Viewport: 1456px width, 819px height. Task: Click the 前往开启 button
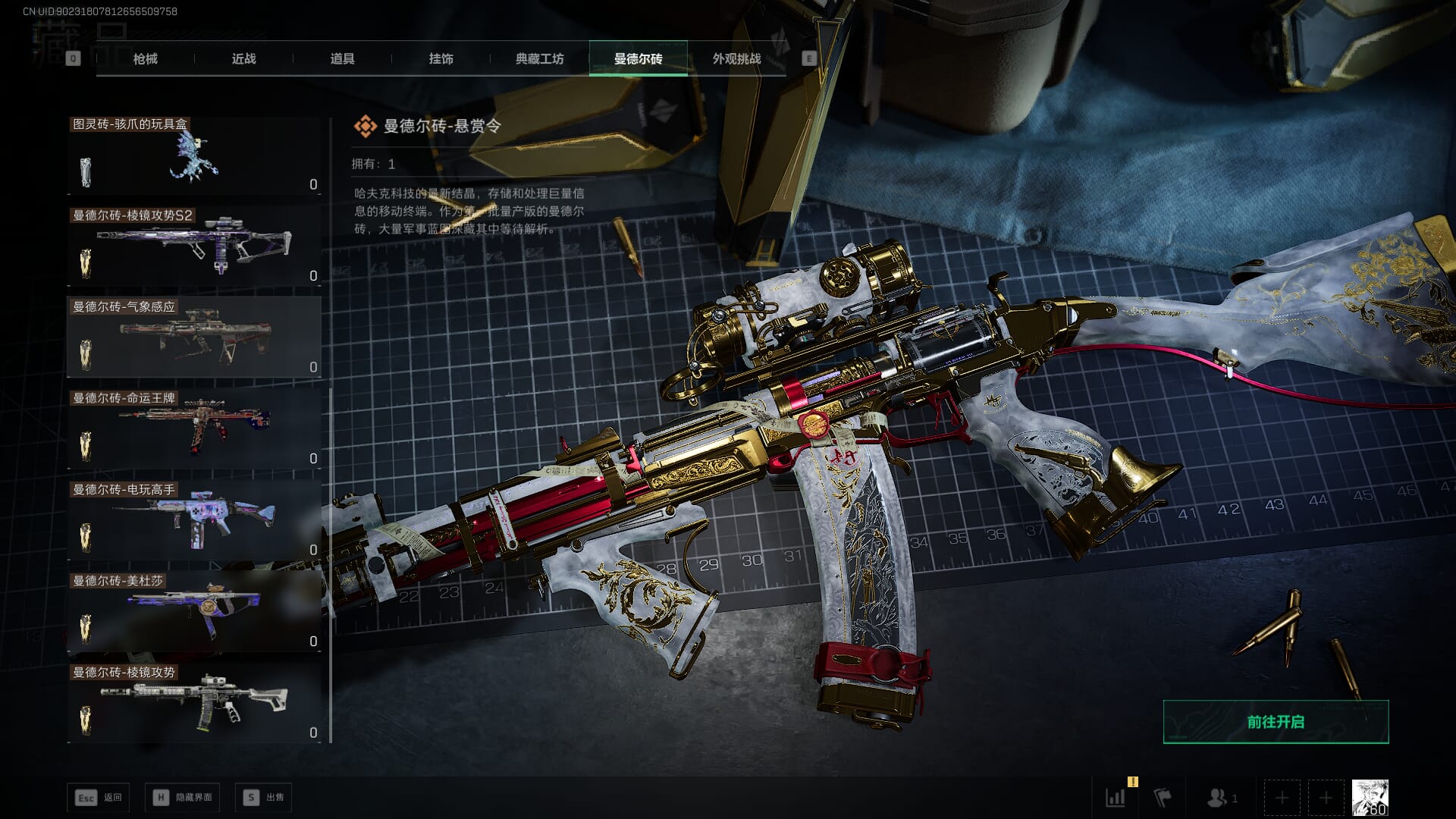1276,722
